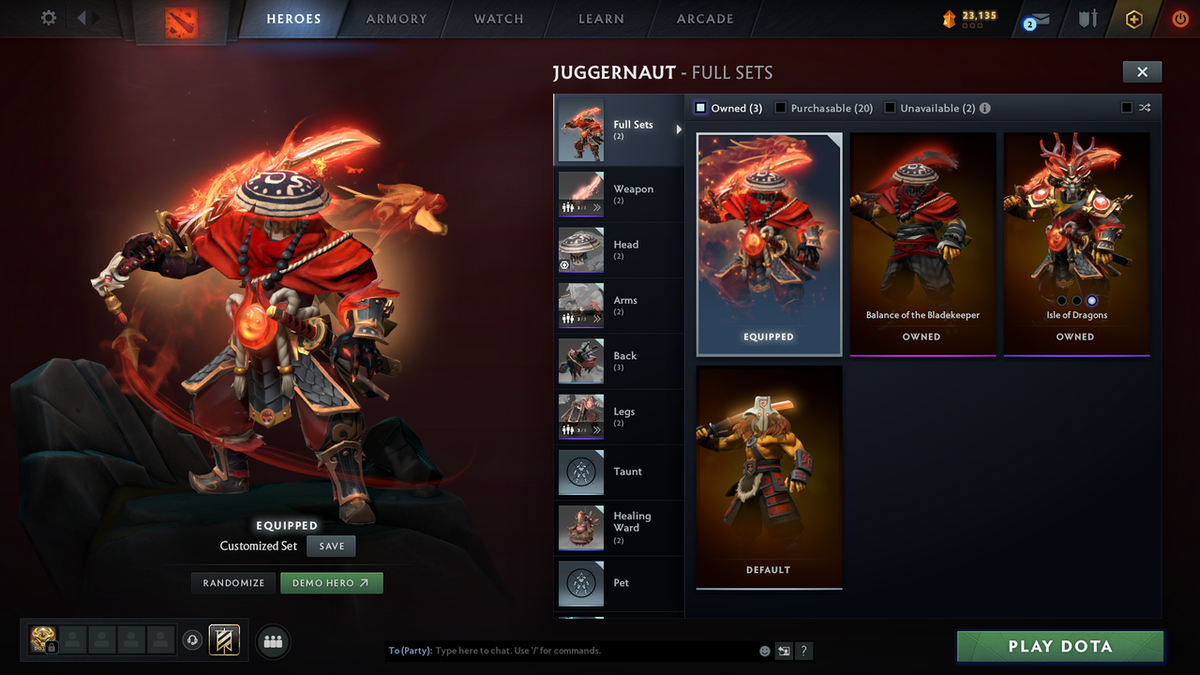Screen dimensions: 1200x675
Task: Randomize the equipped cosmetics
Action: pos(233,583)
